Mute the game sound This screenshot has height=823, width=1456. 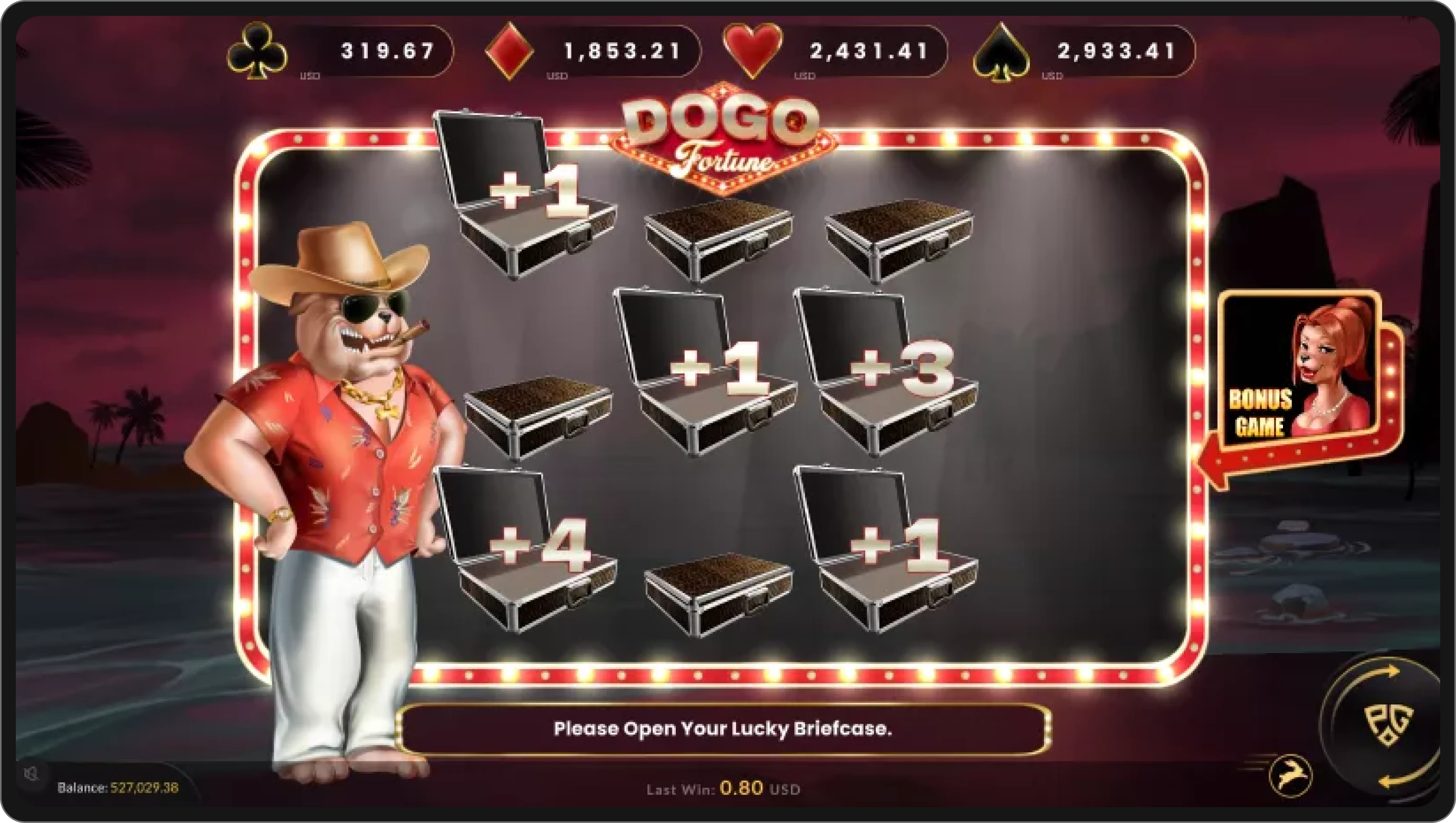(31, 774)
